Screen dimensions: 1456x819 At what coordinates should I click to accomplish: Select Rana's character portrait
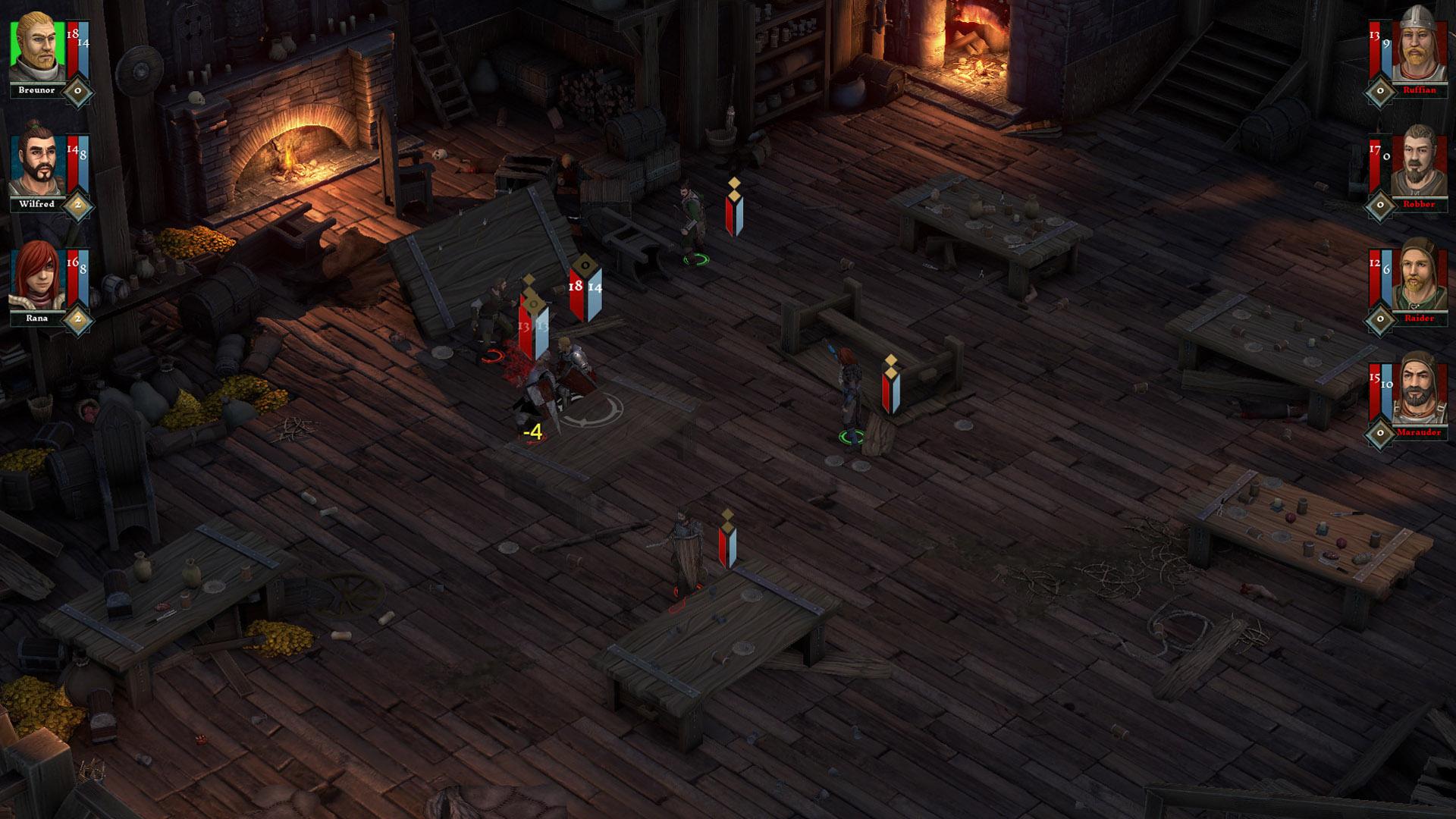pyautogui.click(x=37, y=278)
